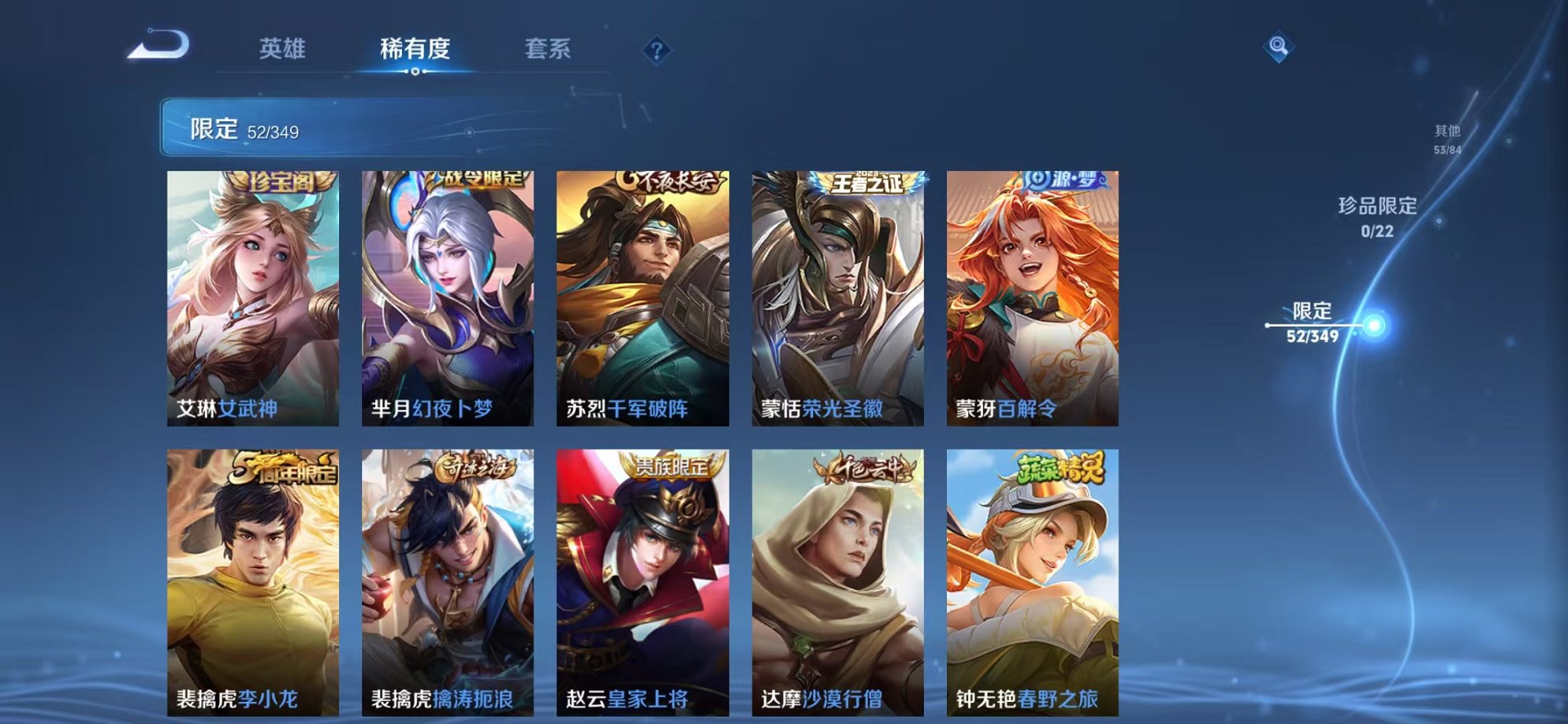The width and height of the screenshot is (1568, 724).
Task: Select the 稀有度 tab
Action: tap(415, 49)
